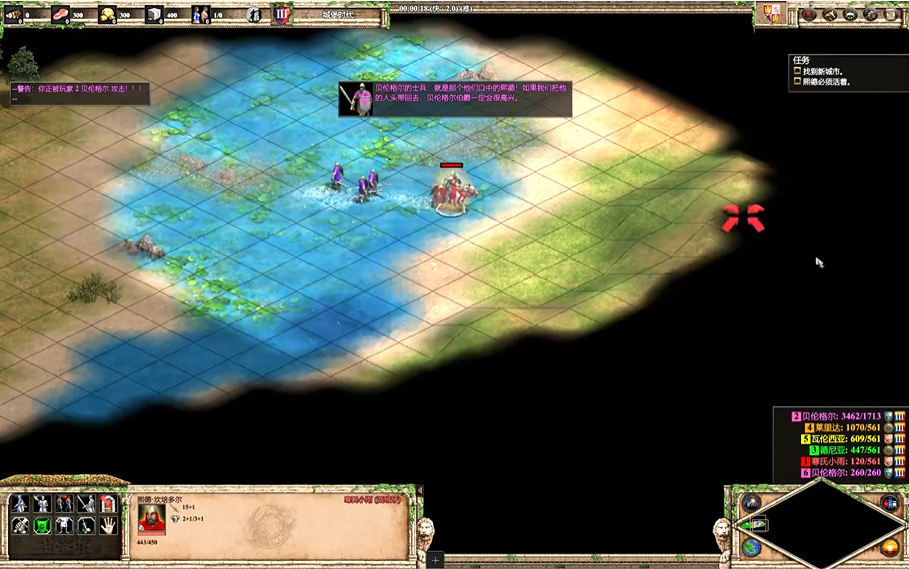909x569 pixels.
Task: Open objectives with the red checkmark button
Action: 808,14
